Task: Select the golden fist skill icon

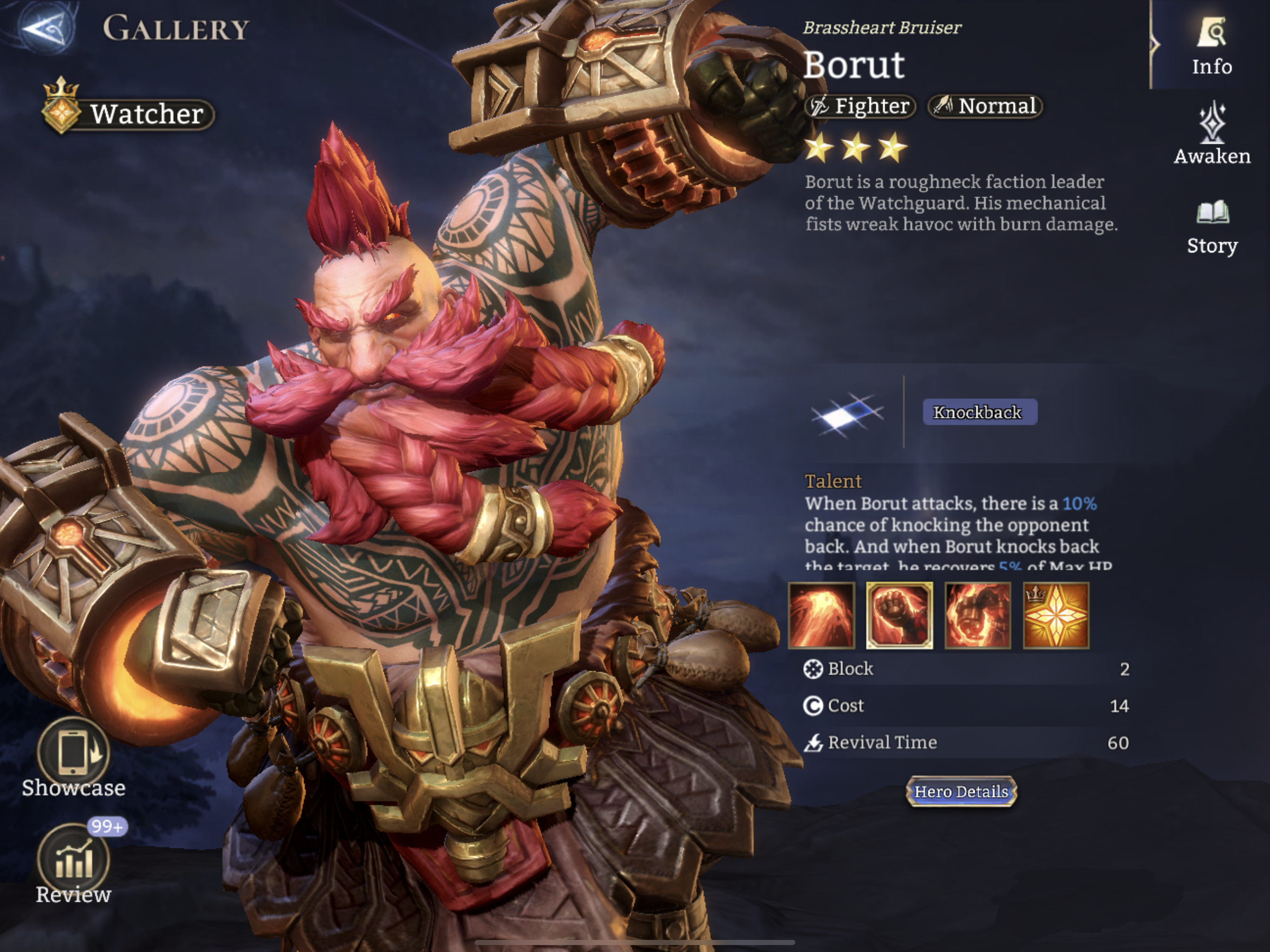Action: coord(900,615)
